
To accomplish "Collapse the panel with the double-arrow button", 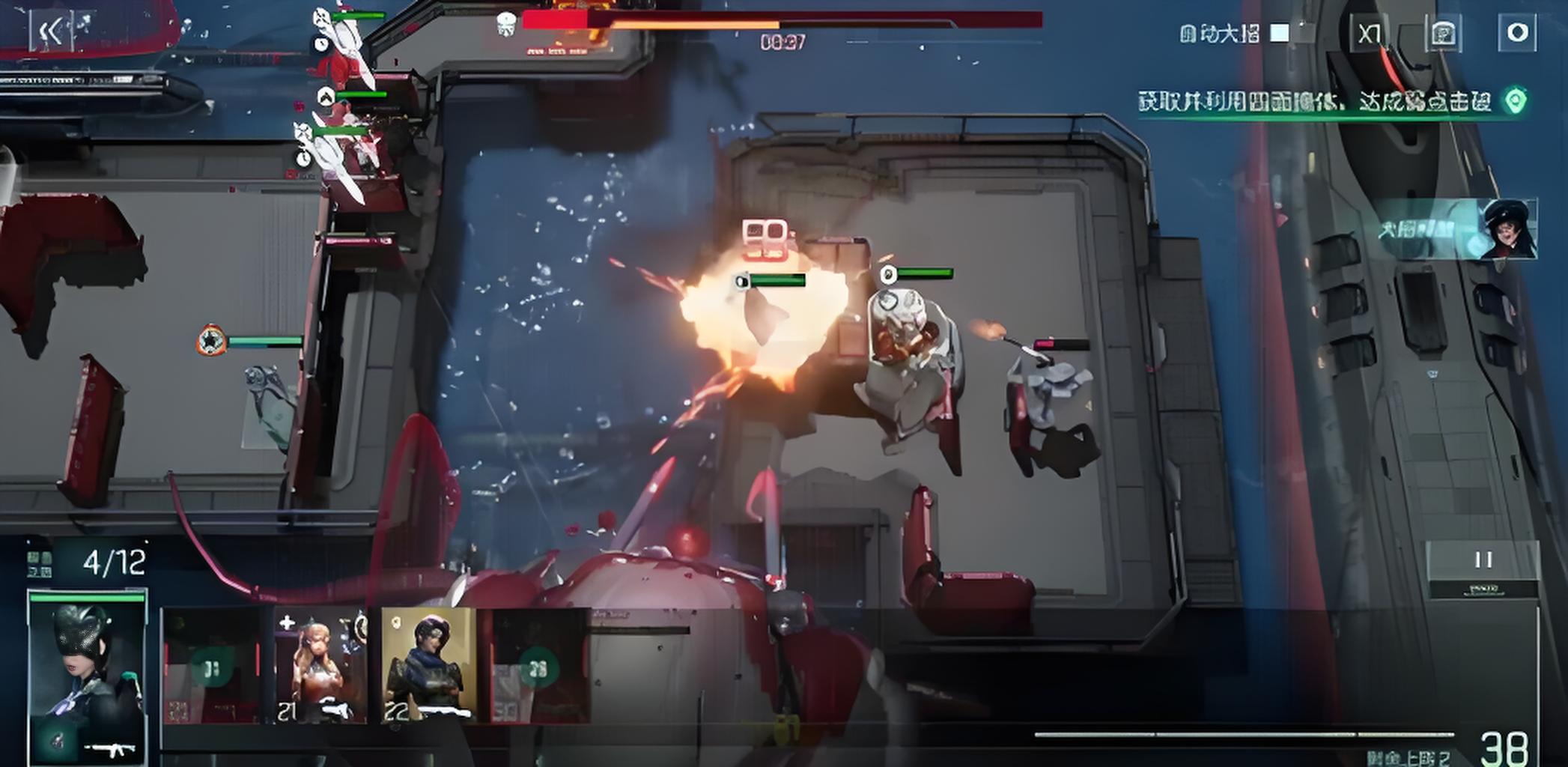I will 50,32.
